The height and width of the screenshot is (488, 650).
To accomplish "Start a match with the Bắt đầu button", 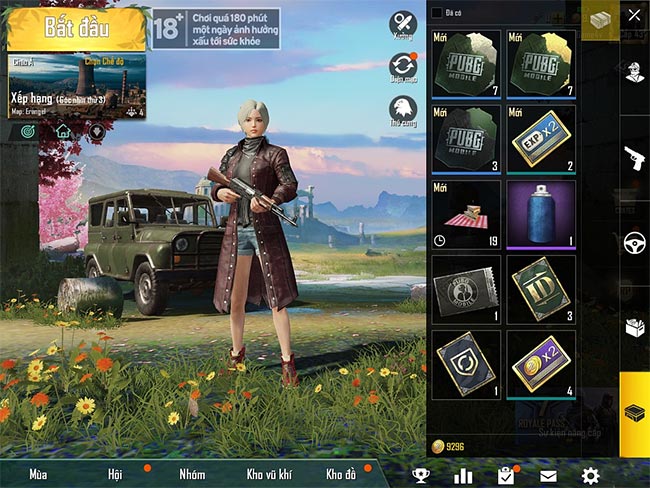I will point(77,29).
